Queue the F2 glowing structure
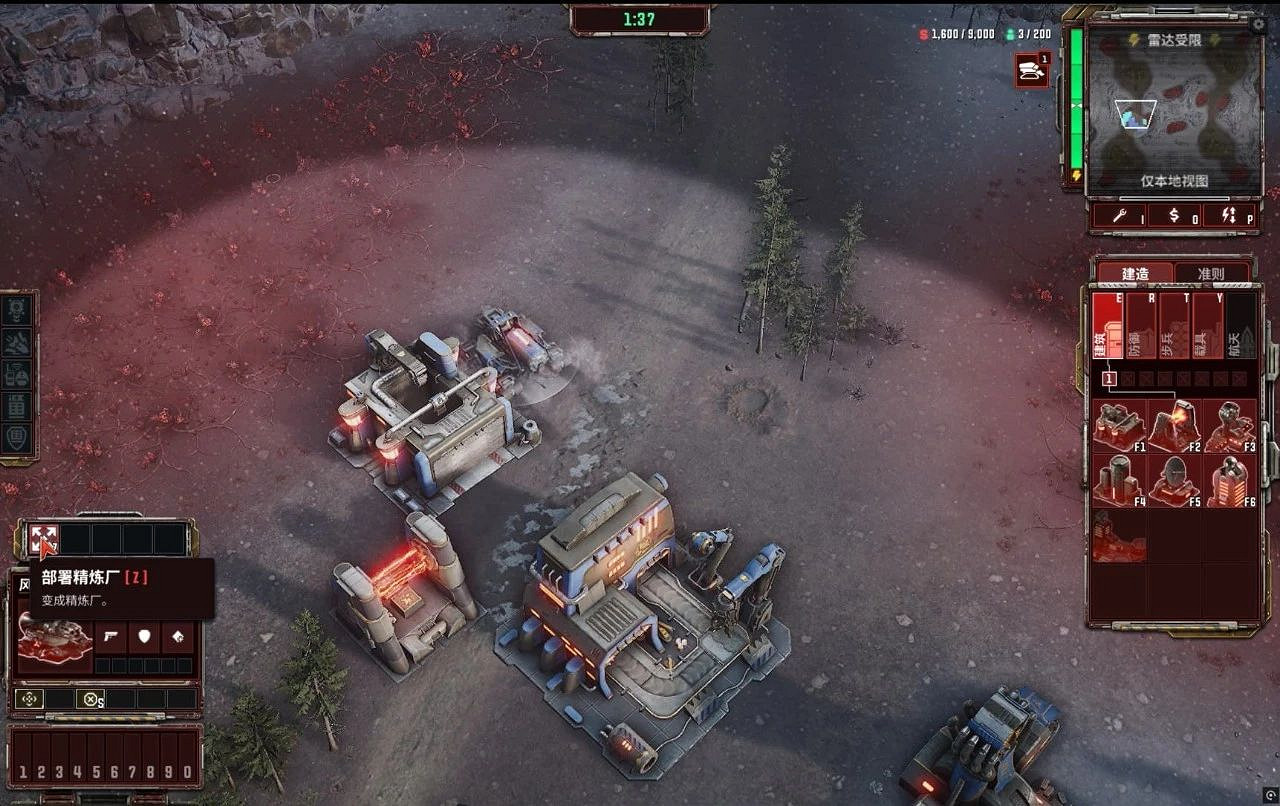The image size is (1280, 806). (x=1174, y=426)
